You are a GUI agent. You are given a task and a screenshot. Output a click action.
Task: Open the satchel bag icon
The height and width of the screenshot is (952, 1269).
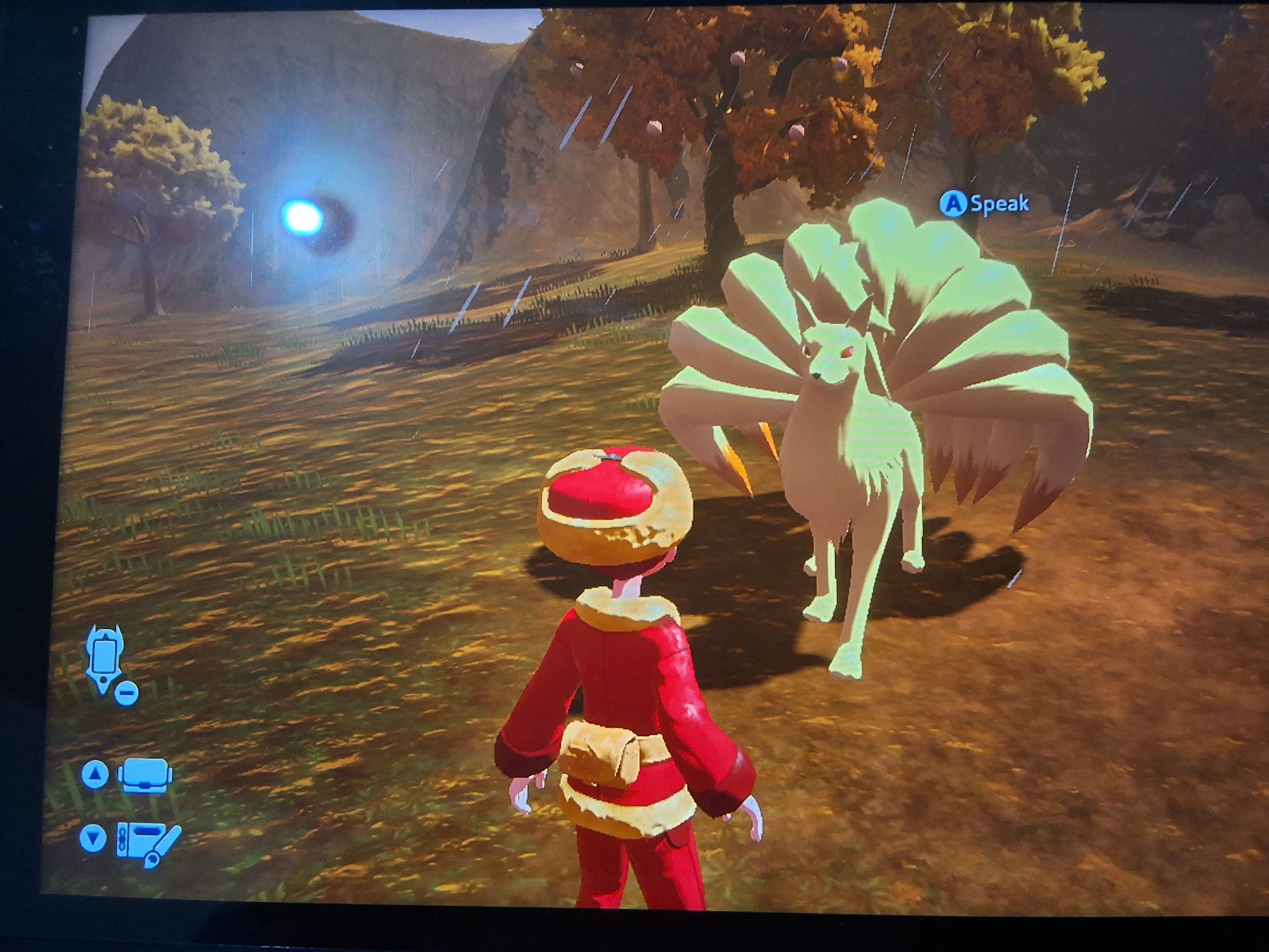pos(145,776)
